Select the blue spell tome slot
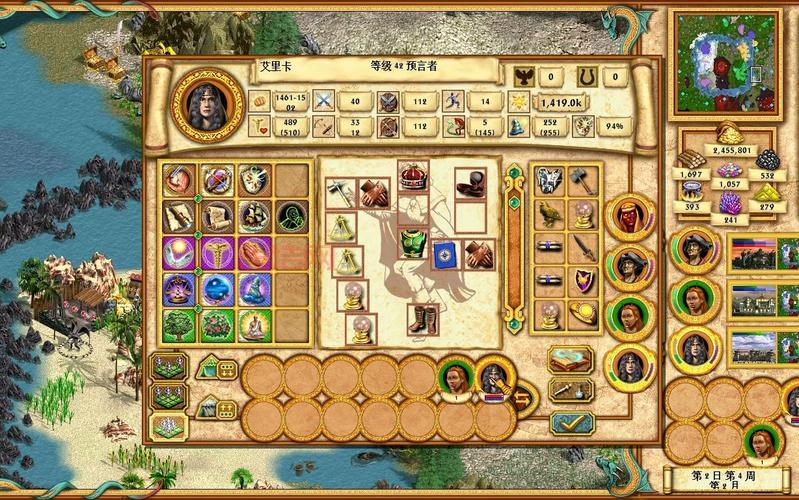 click(x=444, y=255)
